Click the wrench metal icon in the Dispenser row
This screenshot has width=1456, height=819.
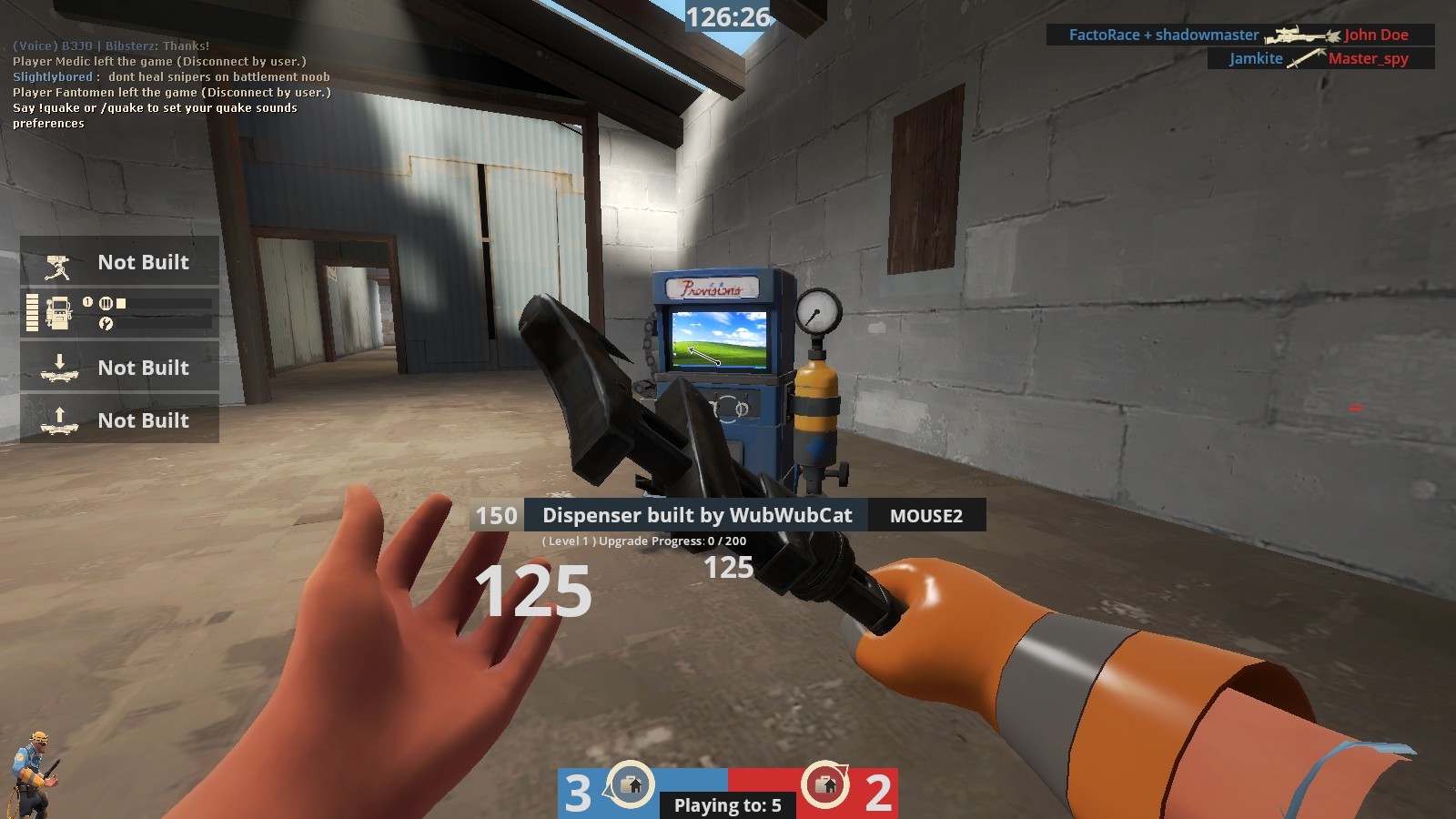[106, 325]
